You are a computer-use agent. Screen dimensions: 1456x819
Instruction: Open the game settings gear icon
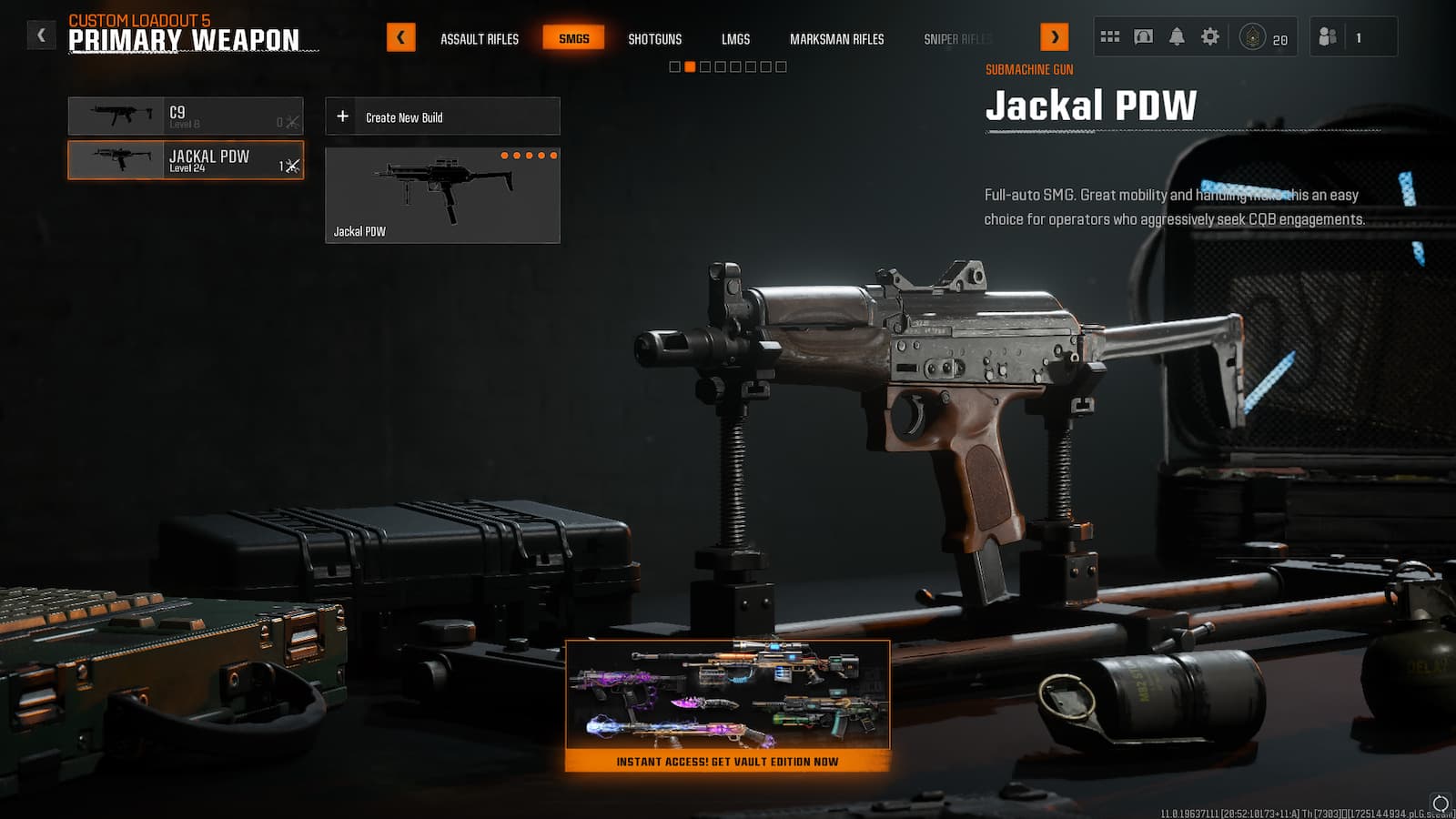(x=1210, y=35)
